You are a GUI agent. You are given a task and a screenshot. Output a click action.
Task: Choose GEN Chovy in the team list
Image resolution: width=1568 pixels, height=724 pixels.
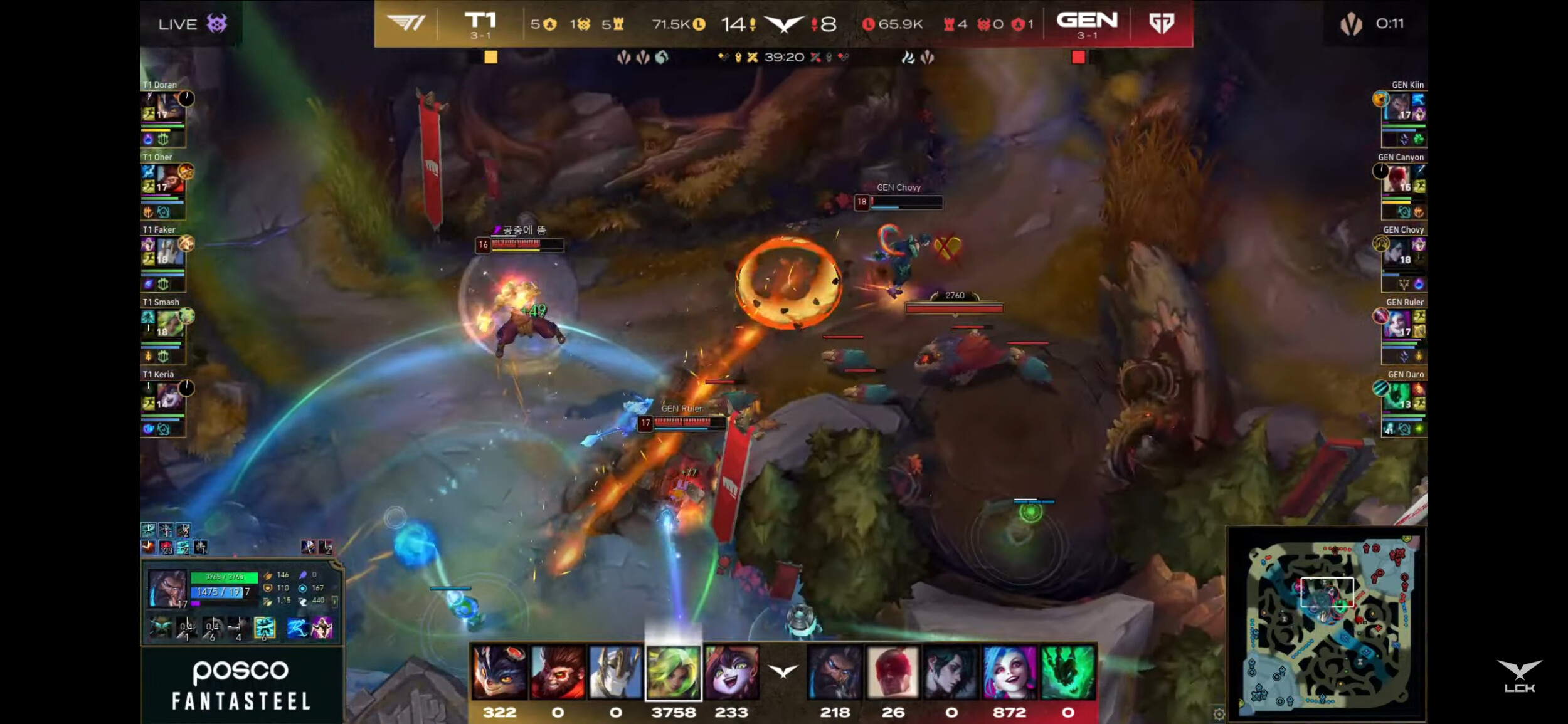coord(1402,258)
